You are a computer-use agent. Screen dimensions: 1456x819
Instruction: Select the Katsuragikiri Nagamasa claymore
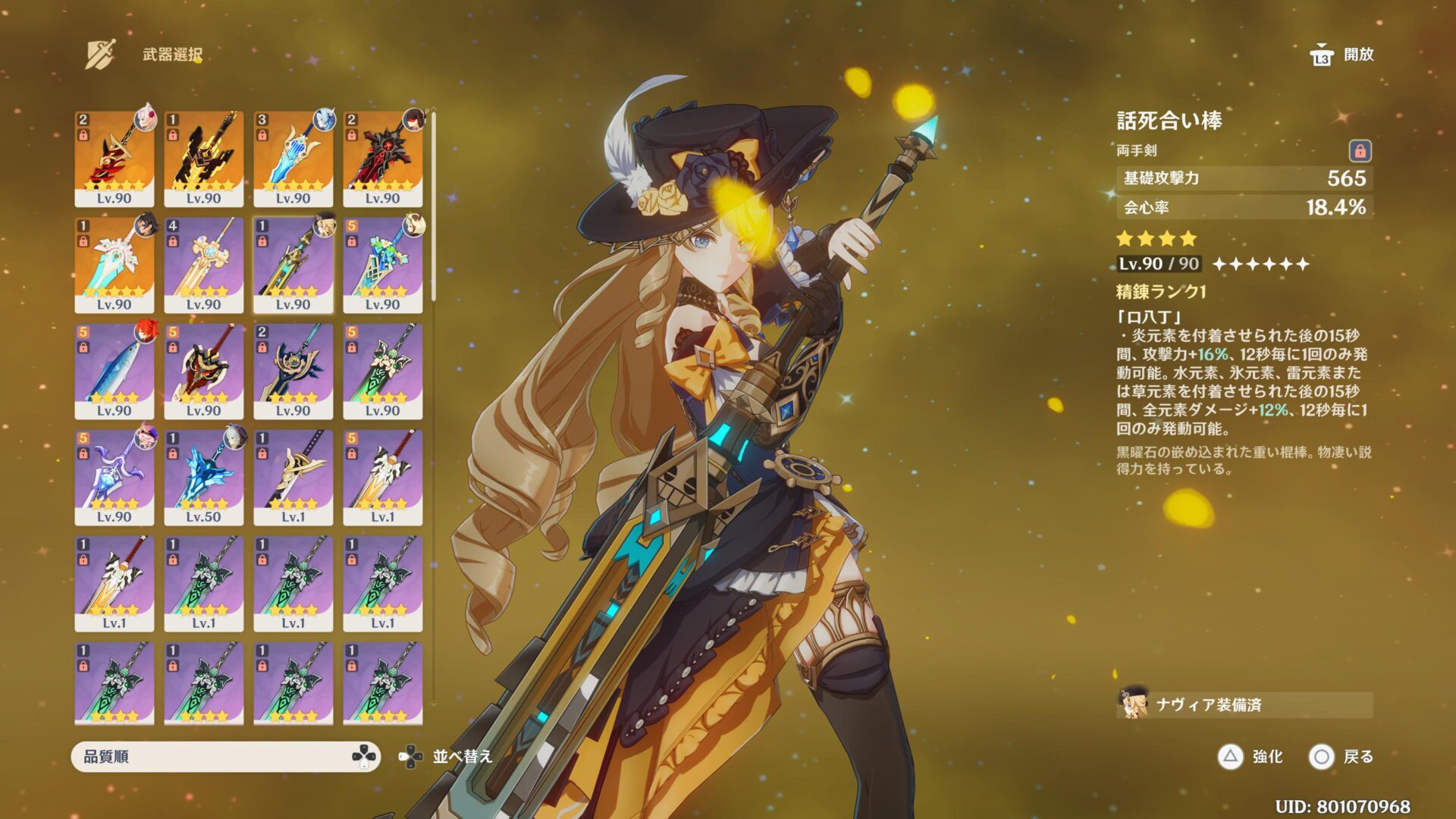click(x=293, y=477)
